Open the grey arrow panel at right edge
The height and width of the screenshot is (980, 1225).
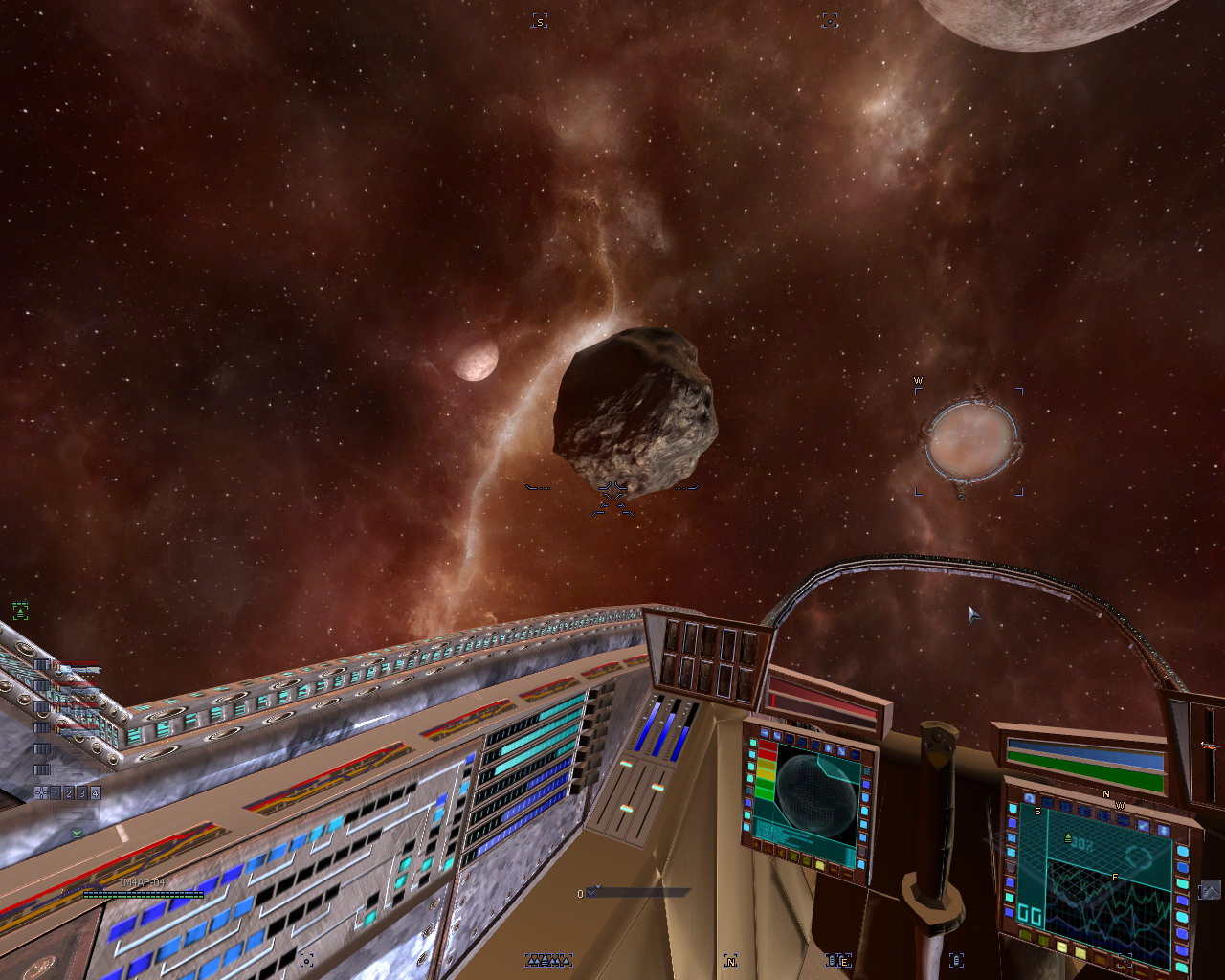(1210, 890)
